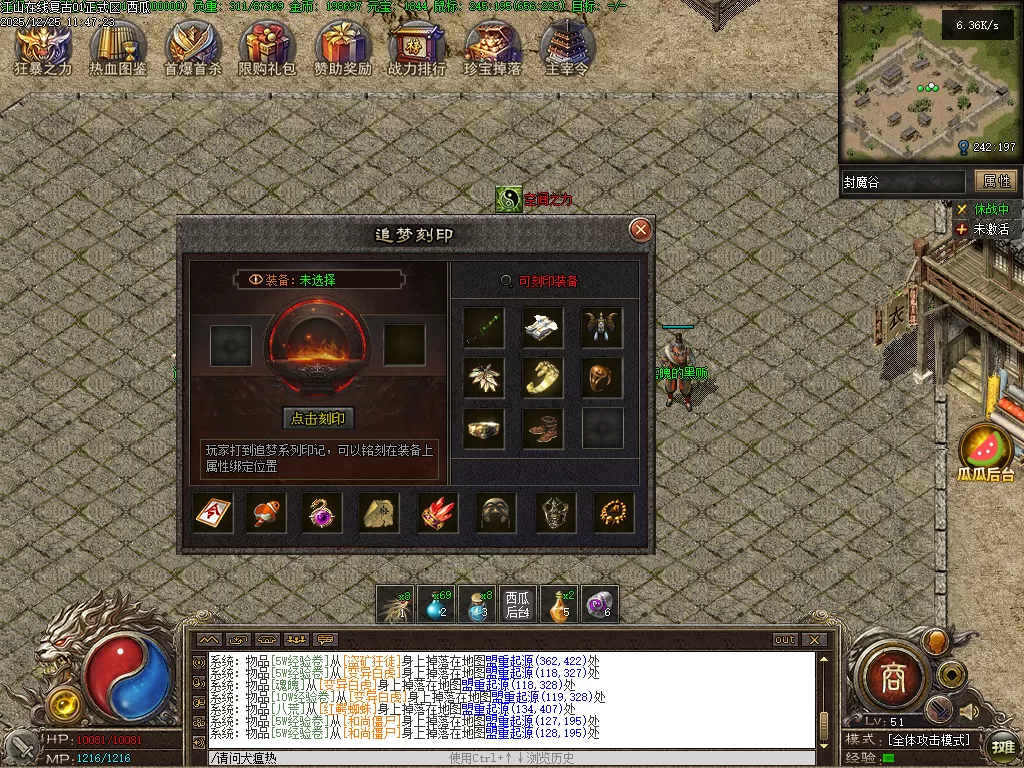Select the winged armor equipment slot

[x=603, y=327]
